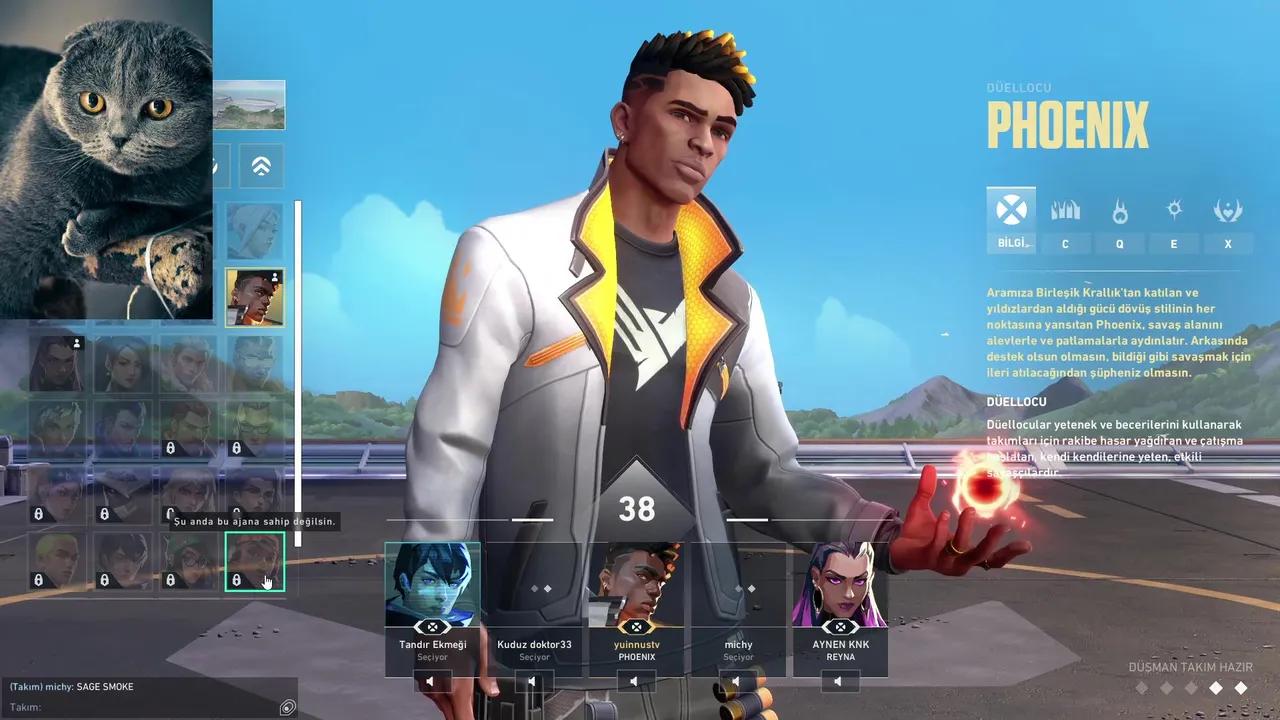Click the BİLGİ shield icon
The width and height of the screenshot is (1280, 720).
click(1010, 210)
